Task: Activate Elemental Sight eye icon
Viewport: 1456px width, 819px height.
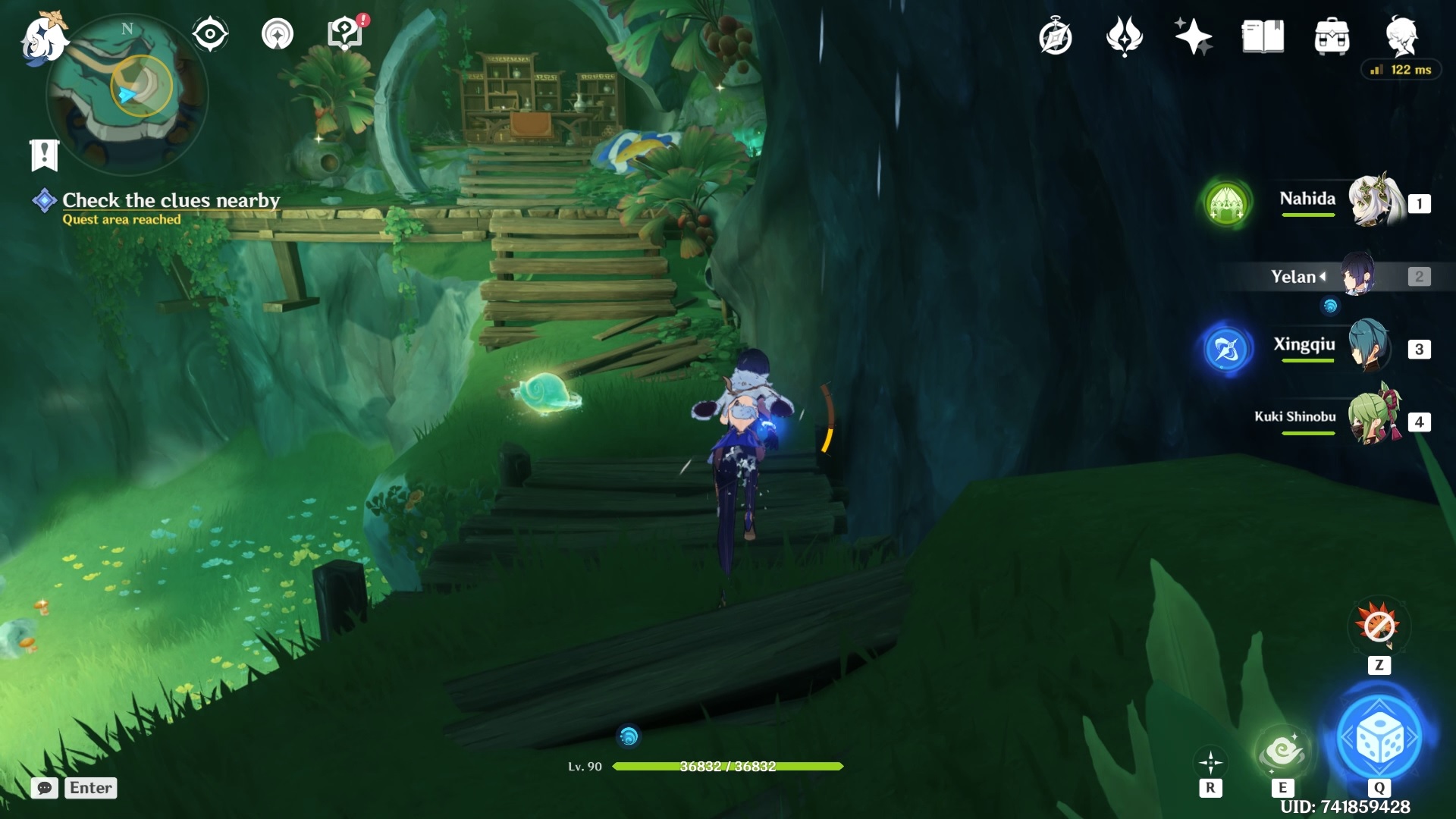Action: pos(210,33)
